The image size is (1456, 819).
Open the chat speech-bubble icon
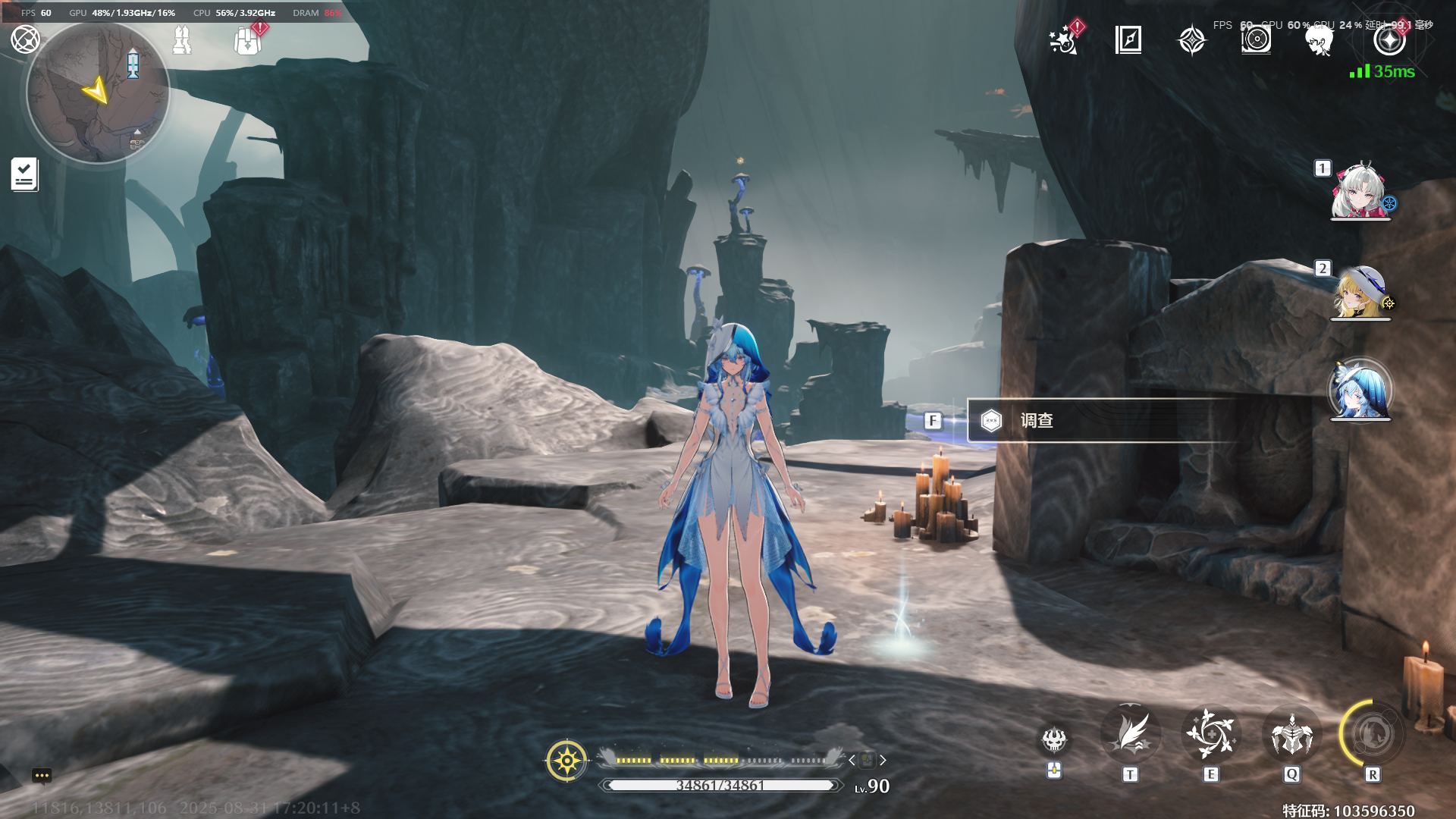coord(42,775)
